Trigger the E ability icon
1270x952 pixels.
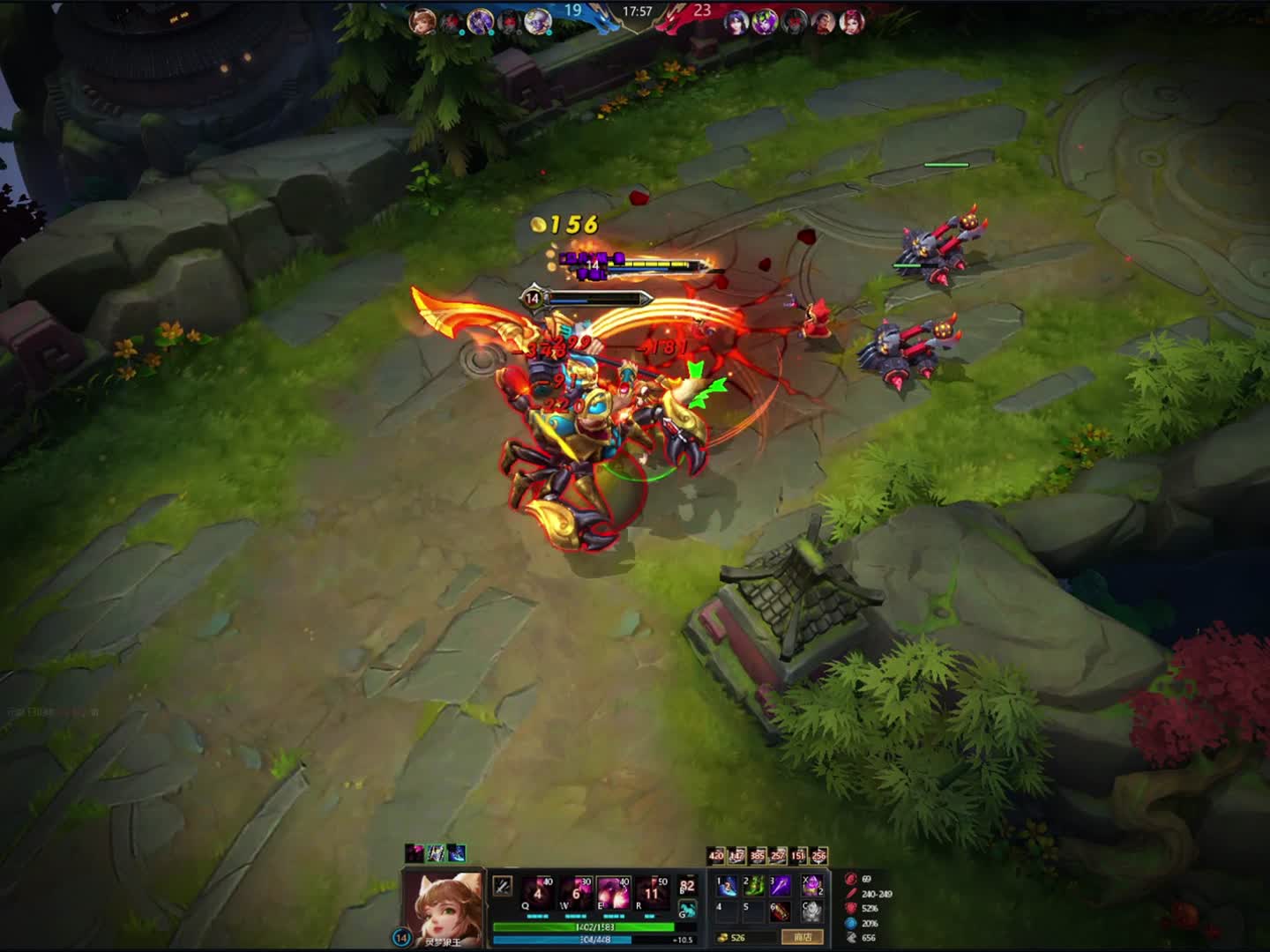(614, 890)
